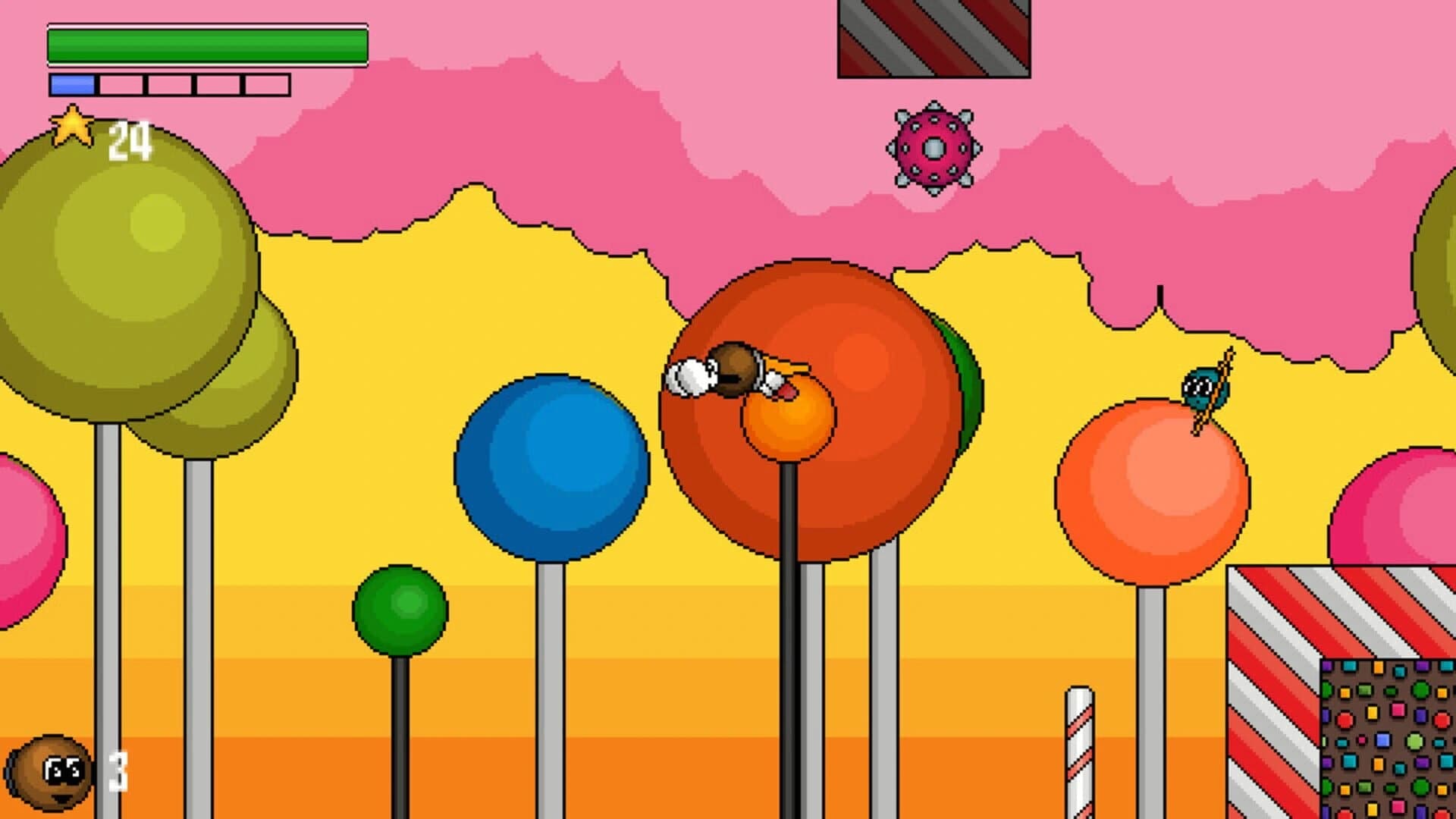
Task: Click the striped candy pole at bottom
Action: 1080,751
